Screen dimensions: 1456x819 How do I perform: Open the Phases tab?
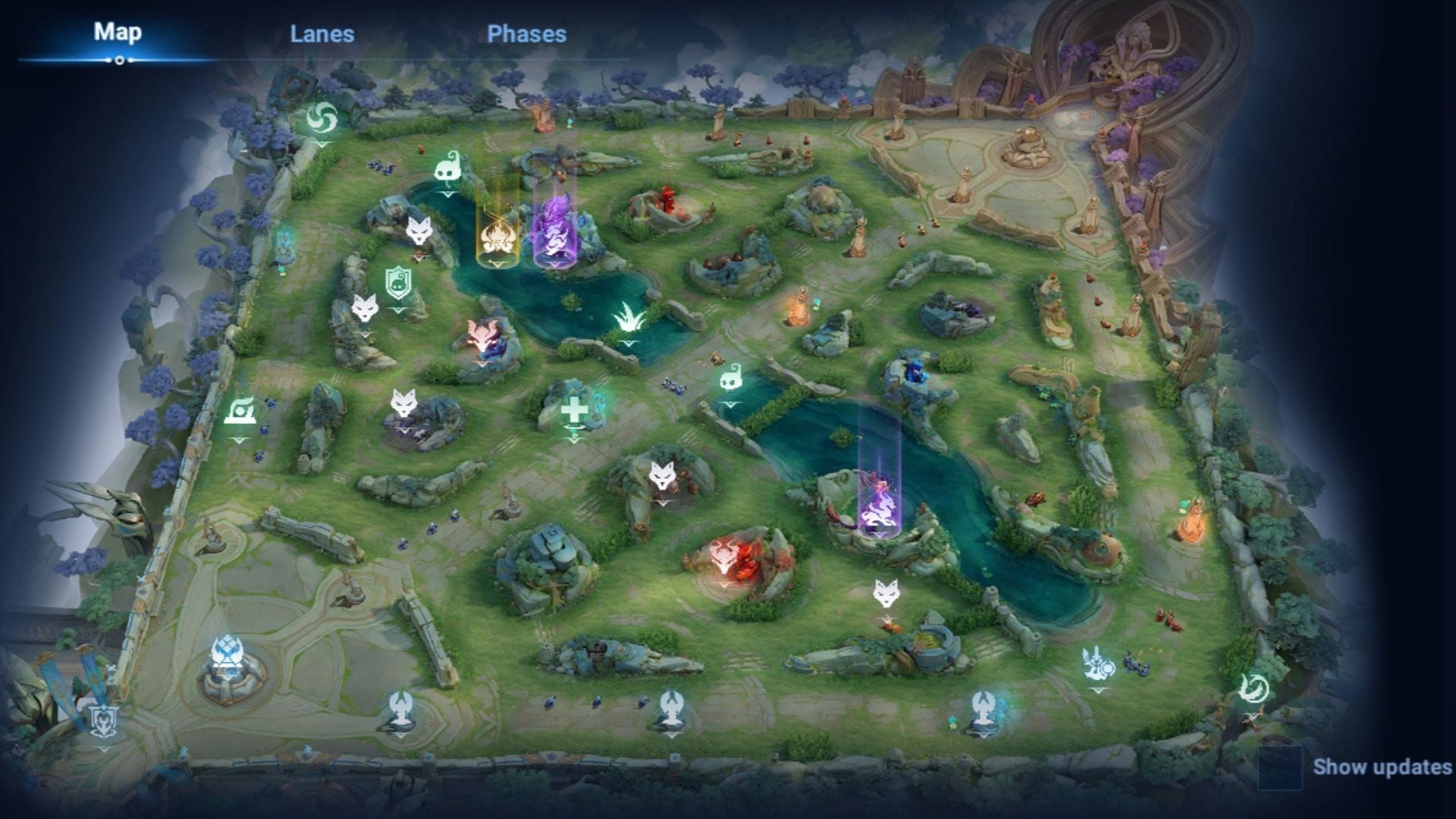(x=526, y=33)
